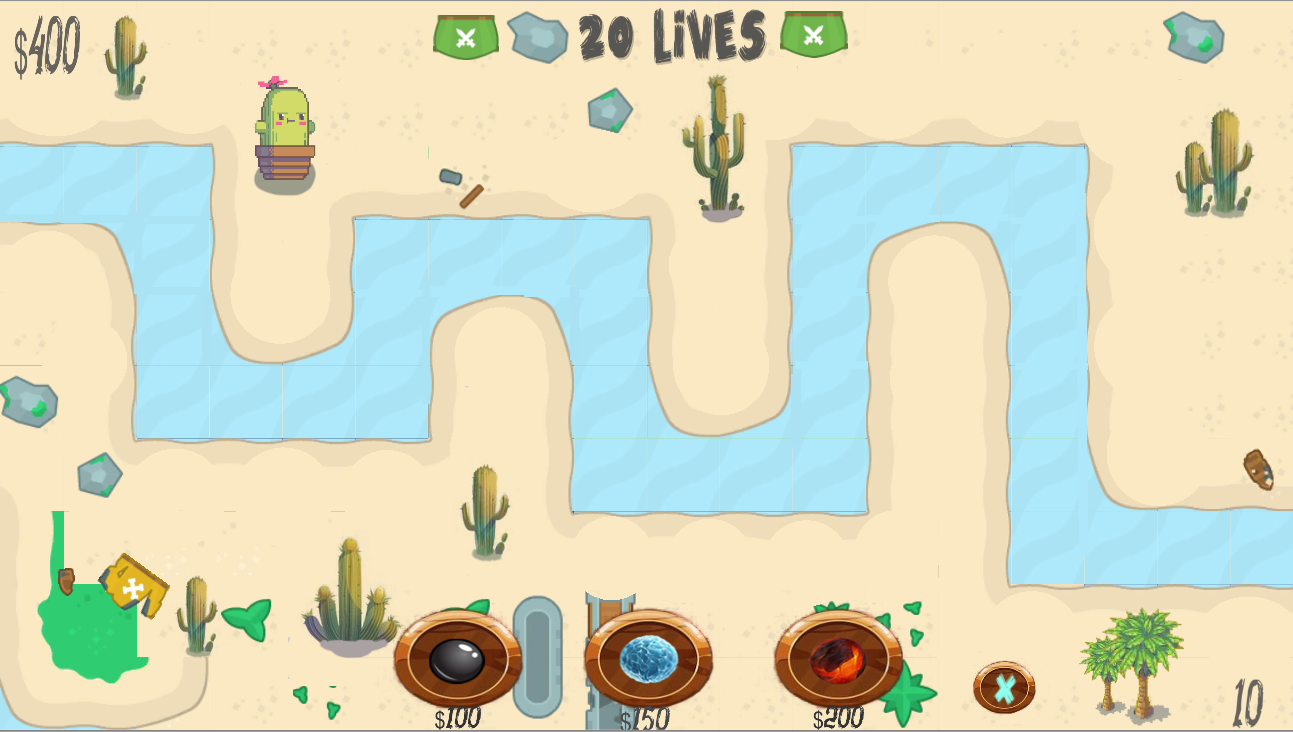Click the crossed-swords banner right of the lives counter
This screenshot has width=1293, height=732.
click(813, 33)
